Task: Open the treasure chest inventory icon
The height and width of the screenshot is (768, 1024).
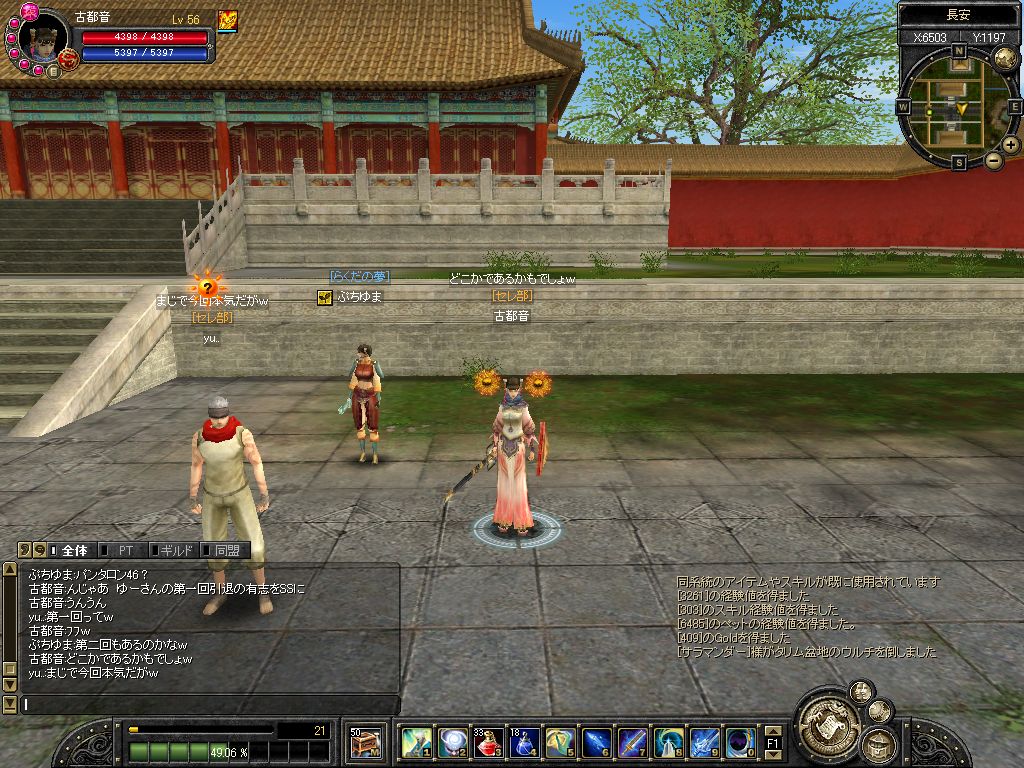Action: point(366,743)
